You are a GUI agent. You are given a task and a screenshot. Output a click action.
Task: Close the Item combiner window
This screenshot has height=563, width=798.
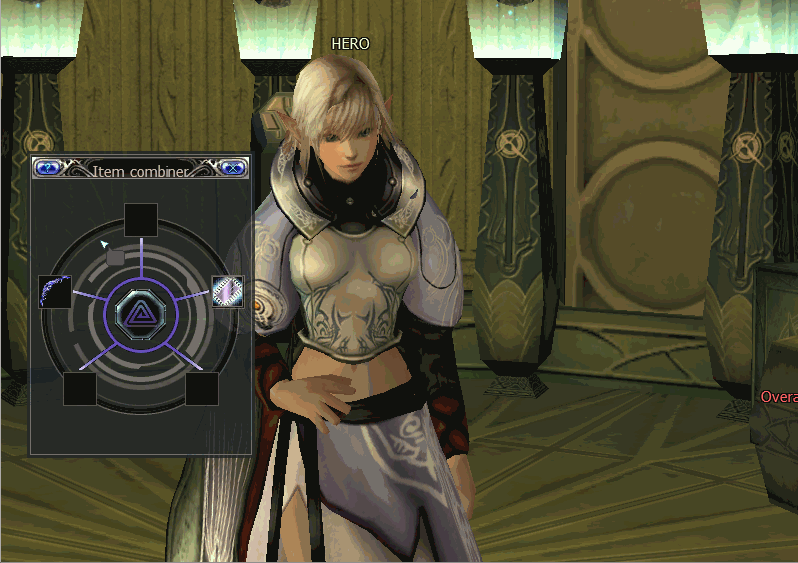[x=233, y=168]
